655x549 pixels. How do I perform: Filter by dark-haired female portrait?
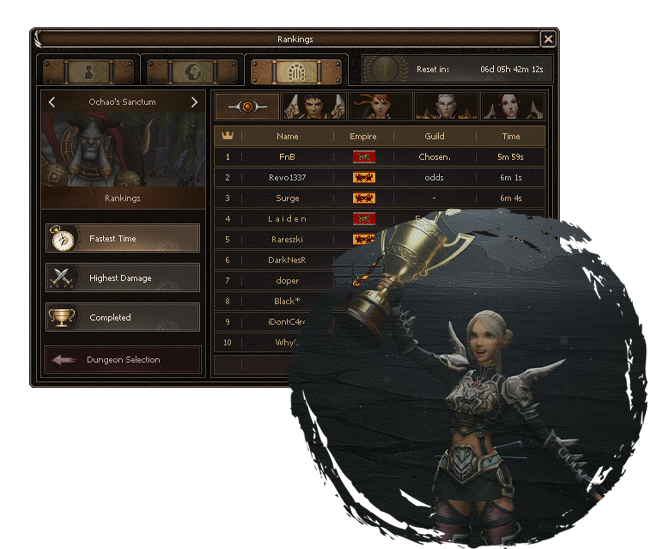(513, 106)
